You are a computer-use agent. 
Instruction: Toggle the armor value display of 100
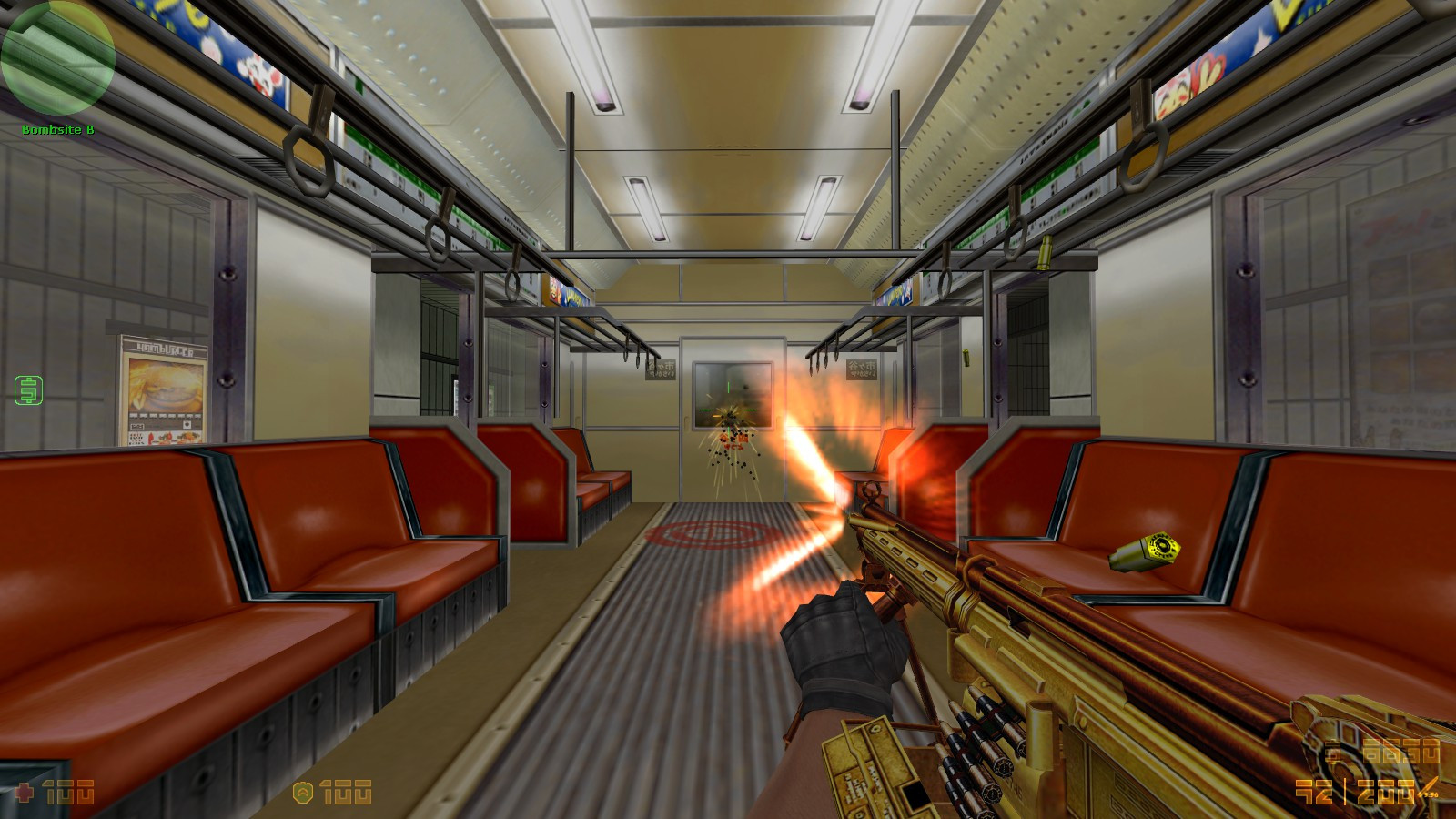click(346, 792)
